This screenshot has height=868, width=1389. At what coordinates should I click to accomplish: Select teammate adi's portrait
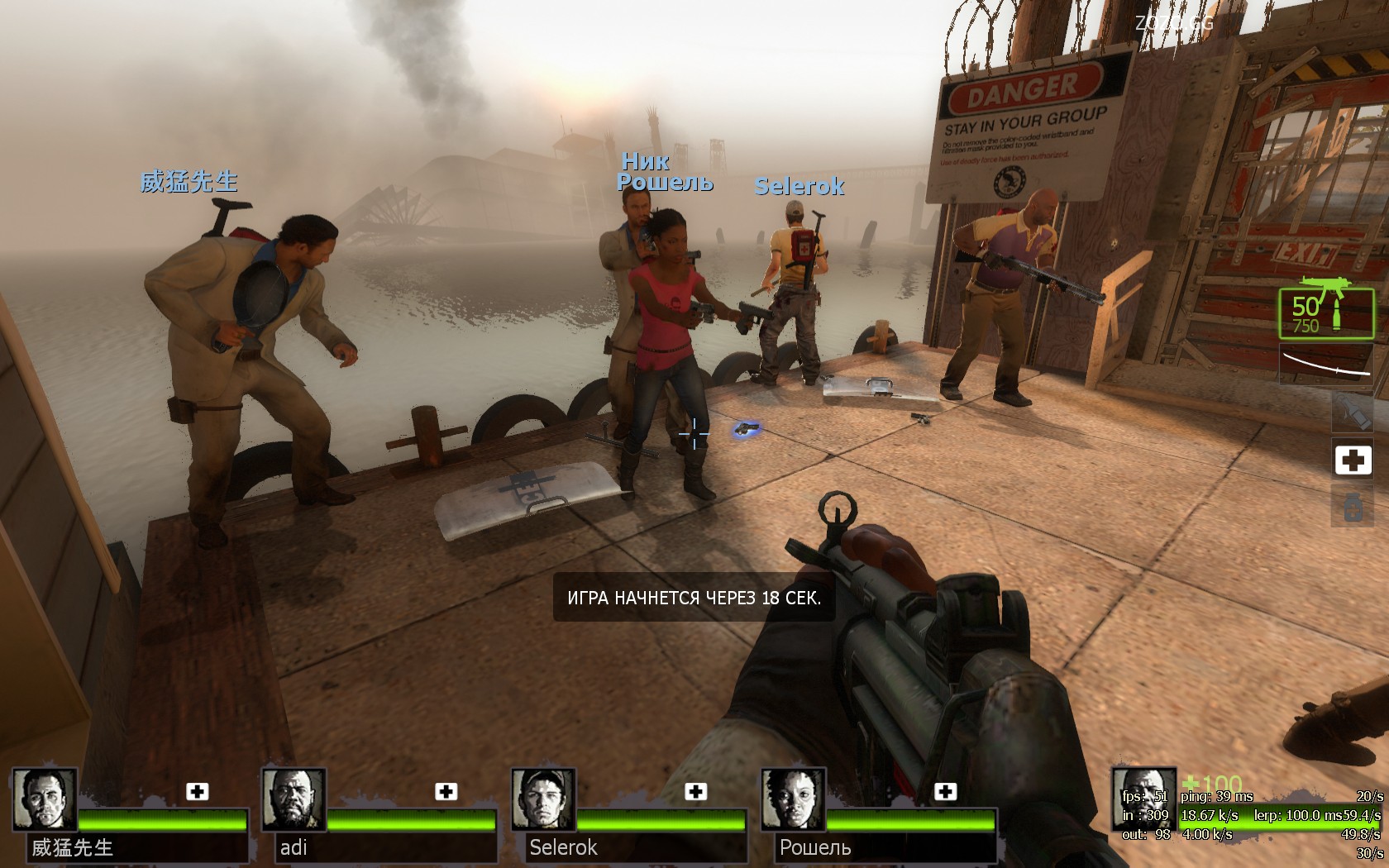click(x=294, y=799)
